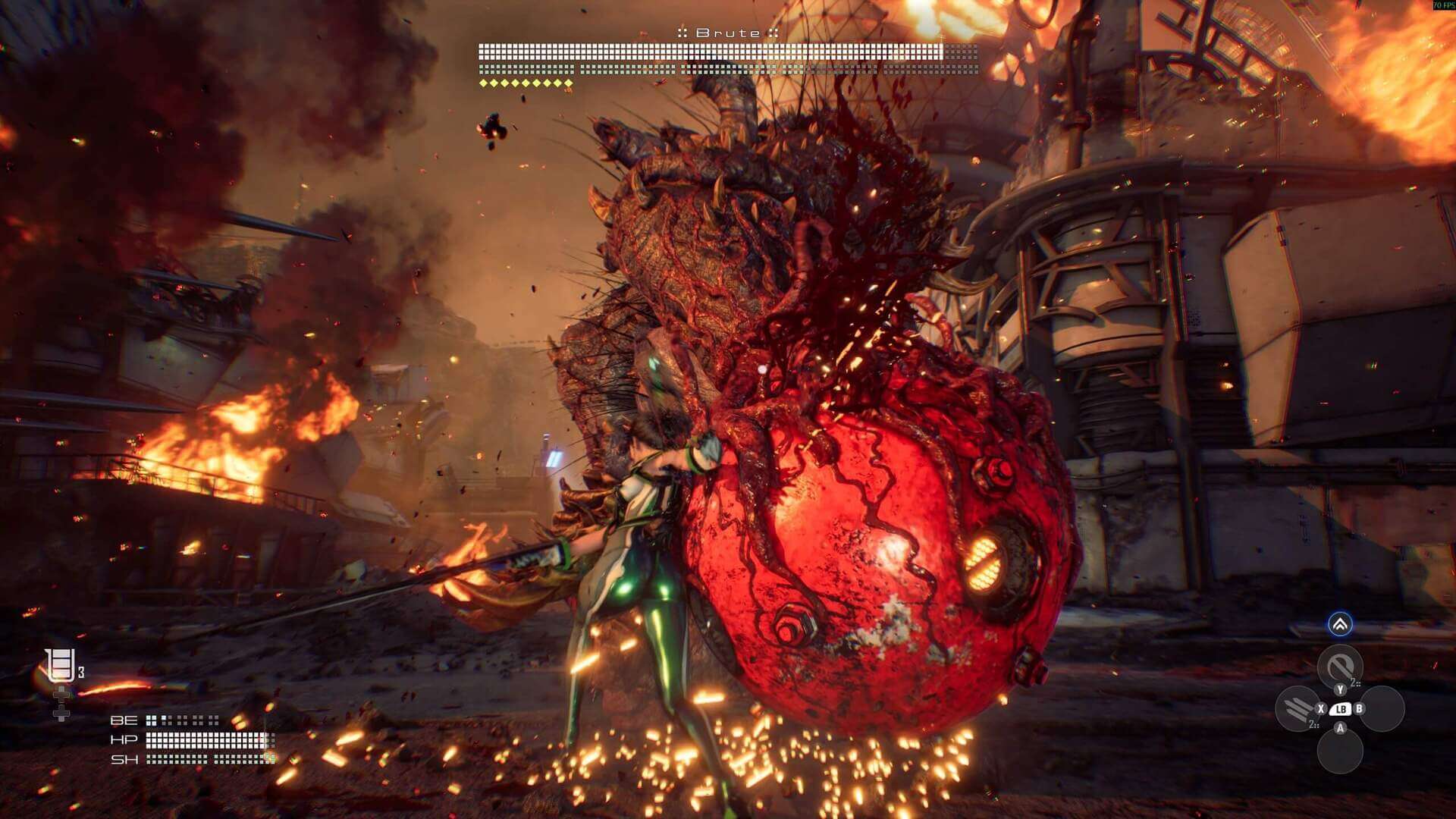The width and height of the screenshot is (1456, 819).
Task: Select the Brute nameplate at top
Action: tap(728, 33)
